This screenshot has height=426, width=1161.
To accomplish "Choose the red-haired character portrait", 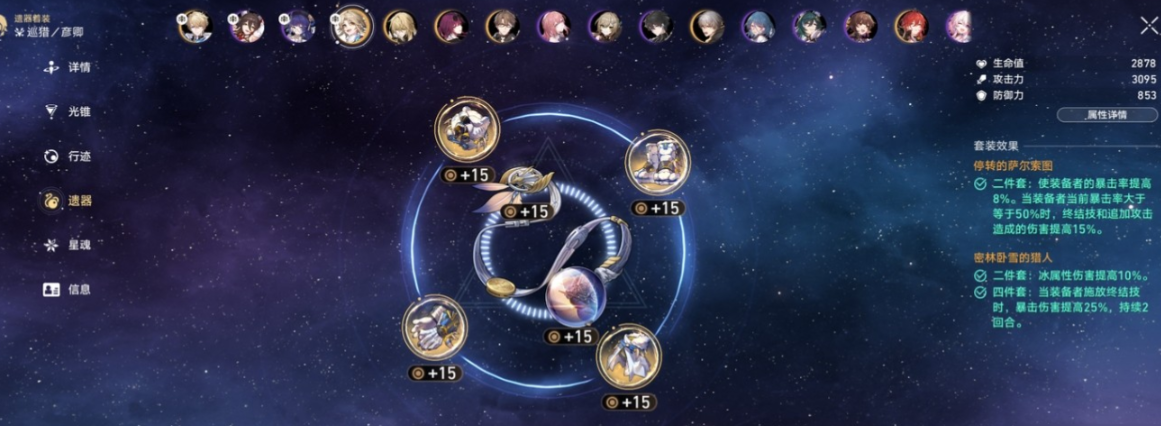I will click(910, 26).
